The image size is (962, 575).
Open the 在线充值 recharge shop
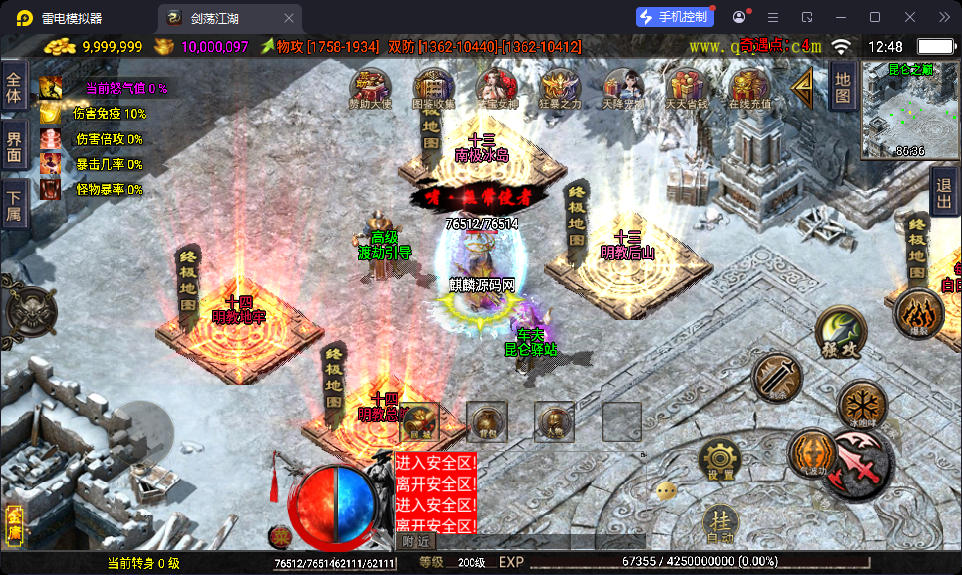pyautogui.click(x=748, y=88)
